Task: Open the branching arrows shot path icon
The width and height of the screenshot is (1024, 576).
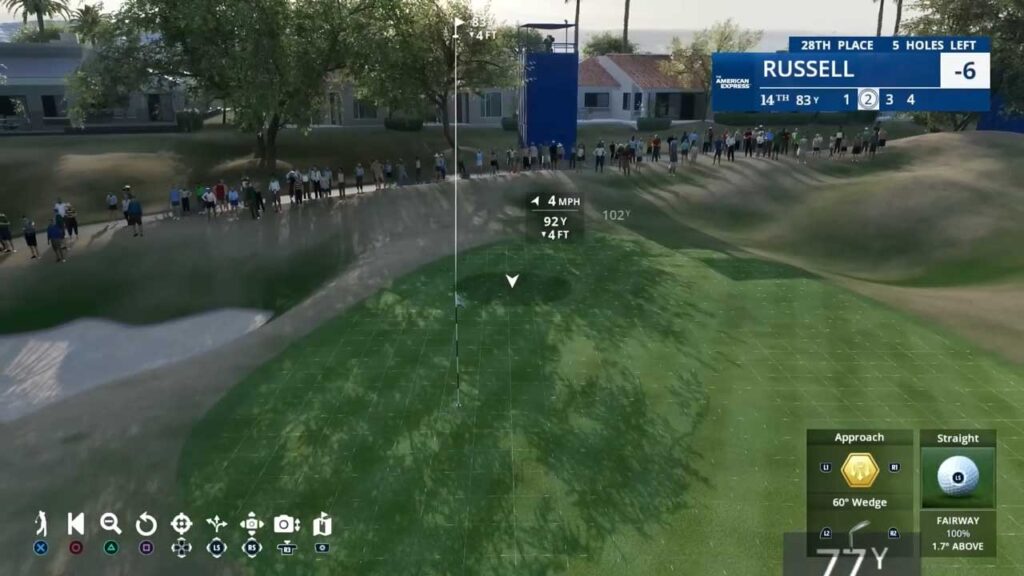Action: 216,524
